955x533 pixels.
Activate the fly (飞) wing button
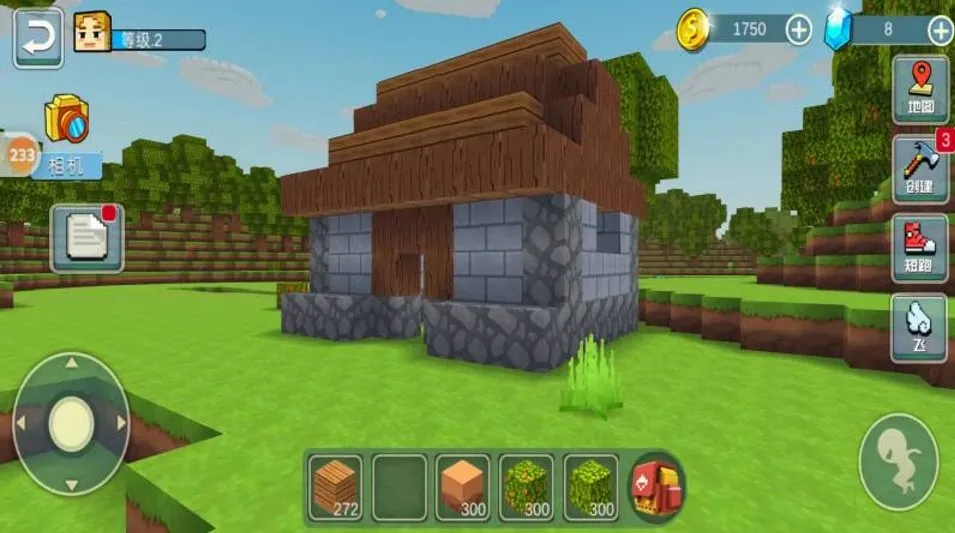tap(920, 327)
